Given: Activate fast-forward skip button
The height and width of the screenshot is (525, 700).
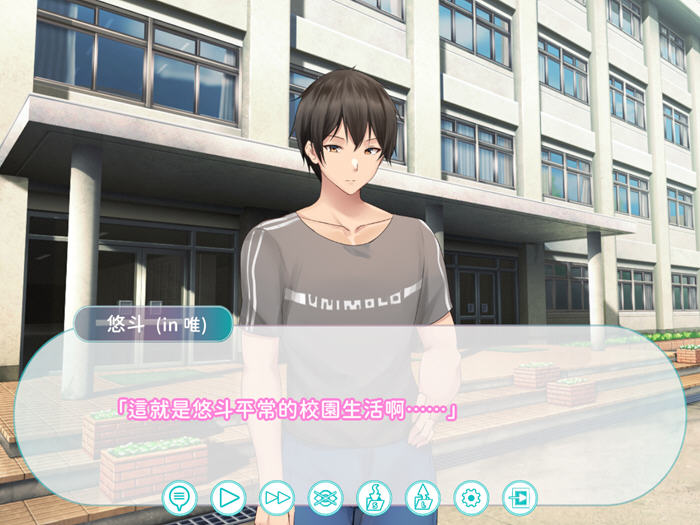Looking at the screenshot, I should pyautogui.click(x=277, y=496).
